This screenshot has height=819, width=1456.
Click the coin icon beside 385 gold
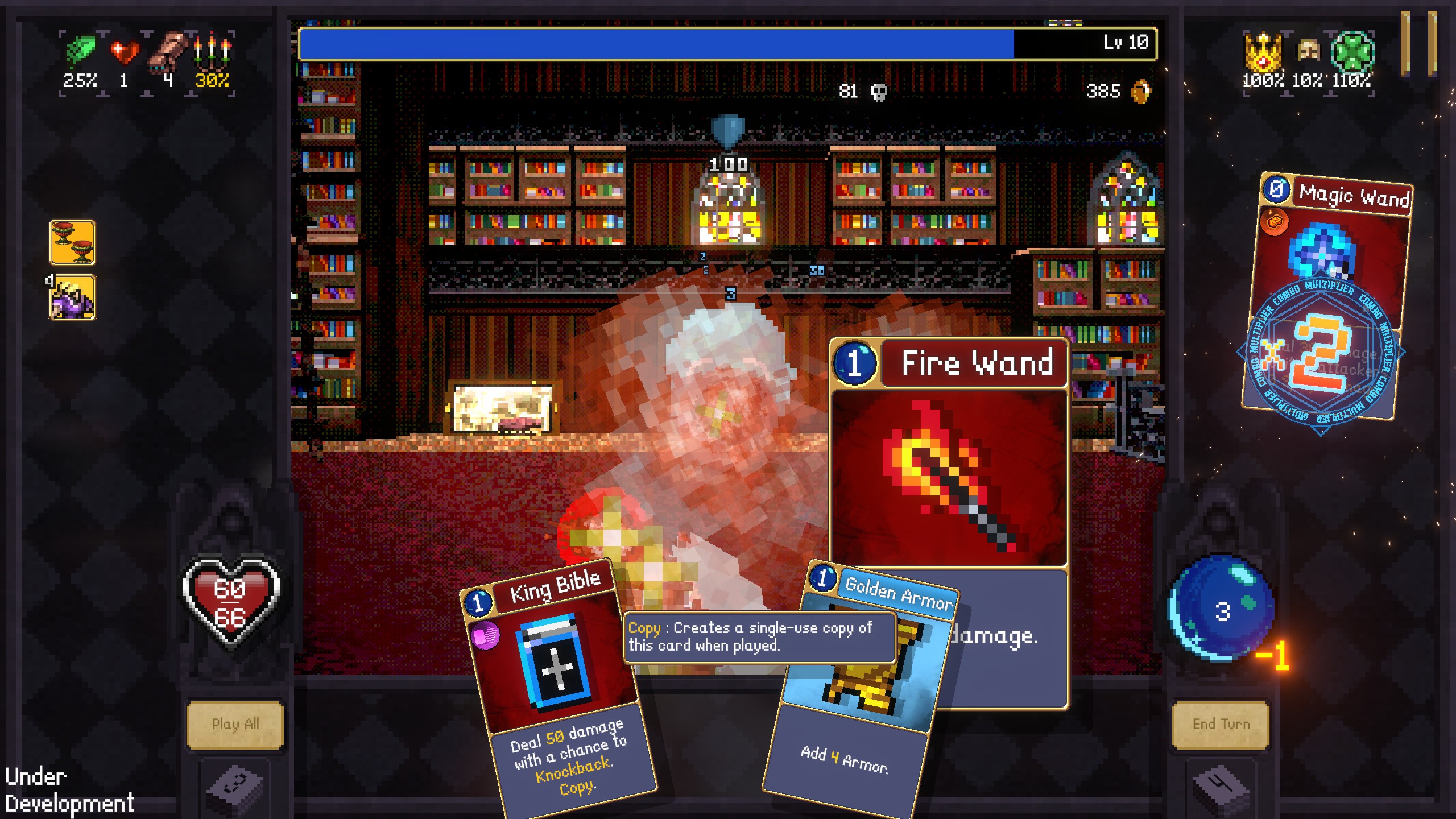click(1141, 93)
